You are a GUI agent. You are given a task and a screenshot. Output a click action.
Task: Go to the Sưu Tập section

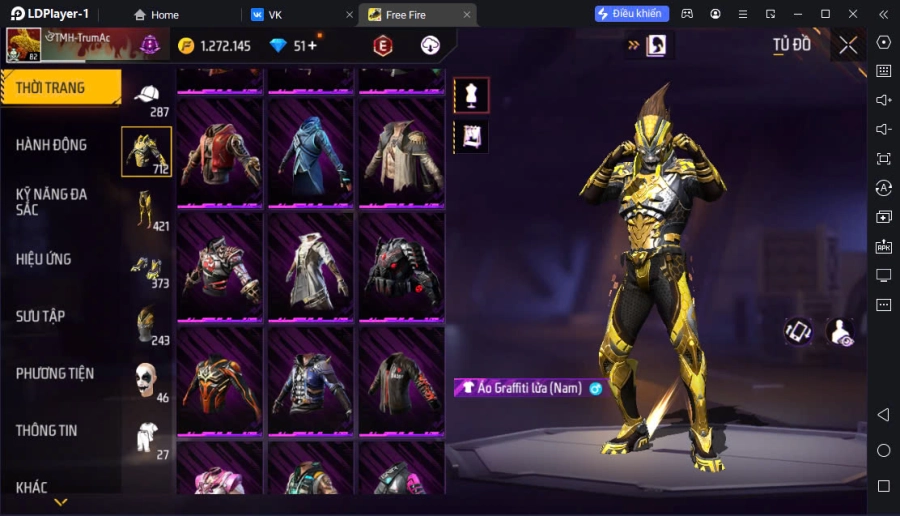point(41,316)
